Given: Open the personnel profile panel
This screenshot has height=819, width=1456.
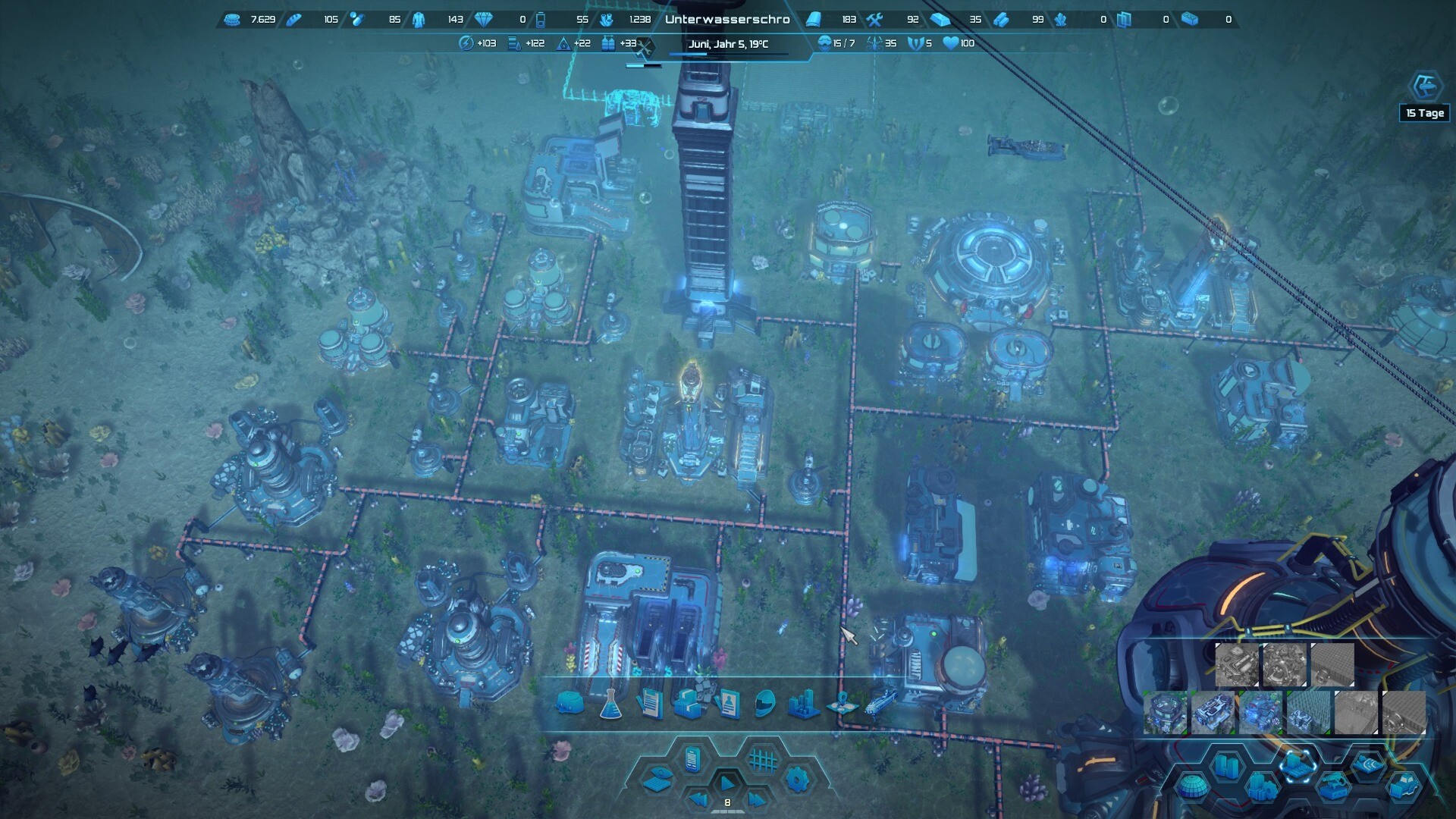Looking at the screenshot, I should [727, 704].
